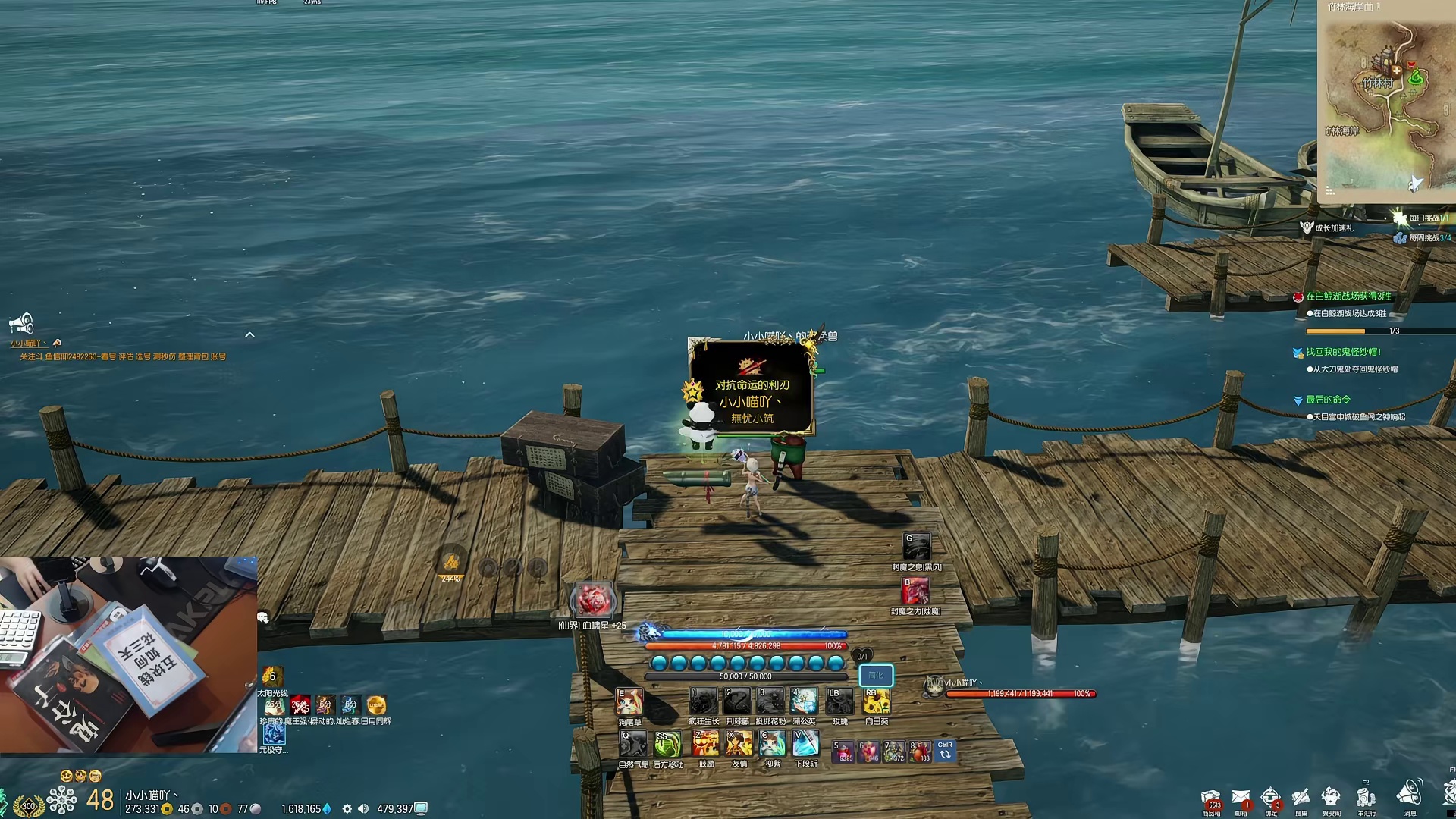Open the gear settings icon
1456x819 pixels.
pos(347,809)
